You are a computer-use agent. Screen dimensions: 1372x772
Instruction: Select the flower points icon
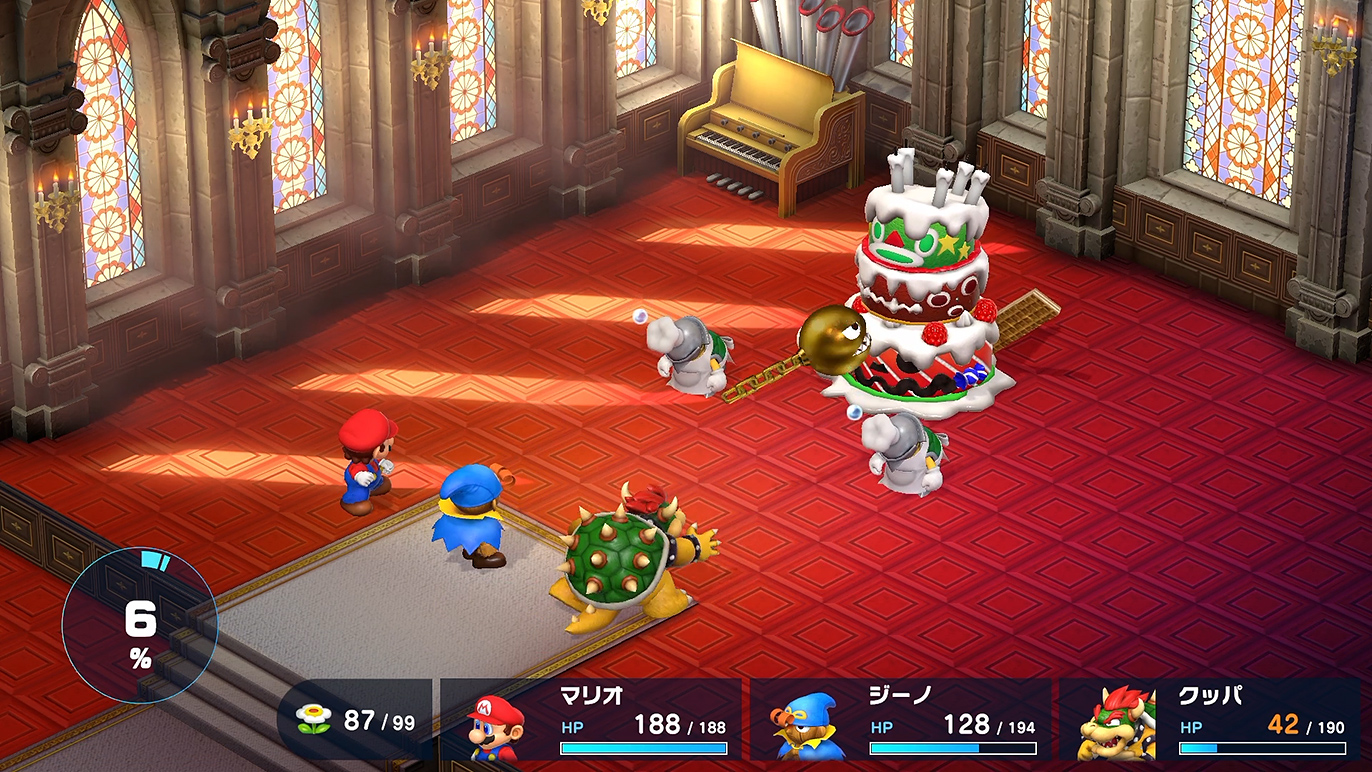point(313,720)
